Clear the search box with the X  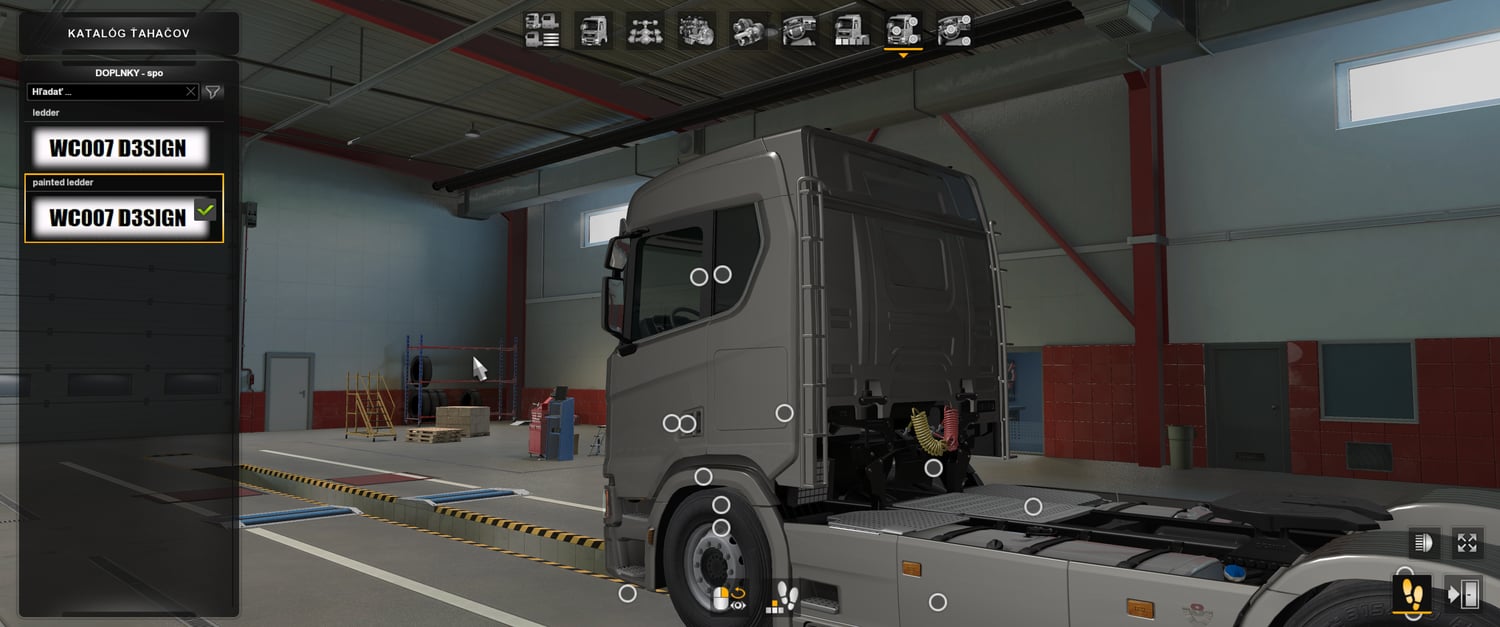191,92
